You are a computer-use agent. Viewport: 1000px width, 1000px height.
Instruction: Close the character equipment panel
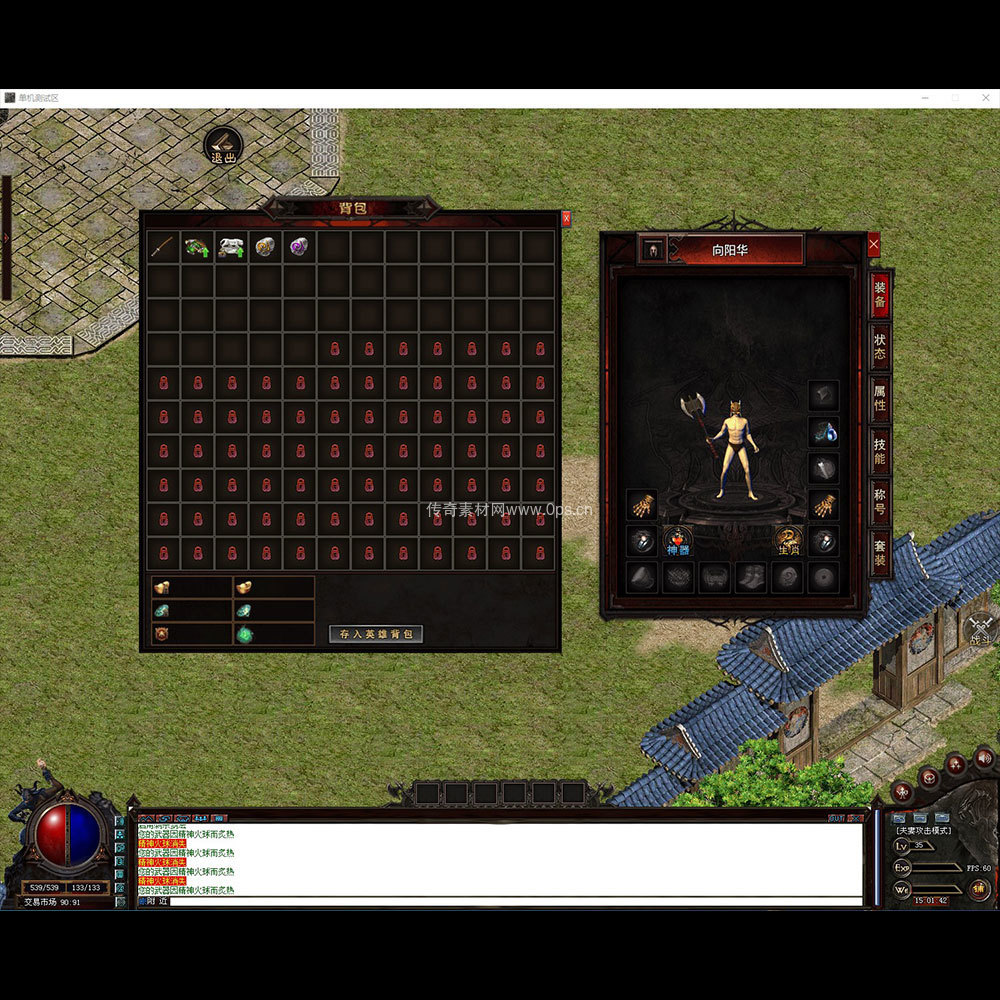pyautogui.click(x=874, y=243)
